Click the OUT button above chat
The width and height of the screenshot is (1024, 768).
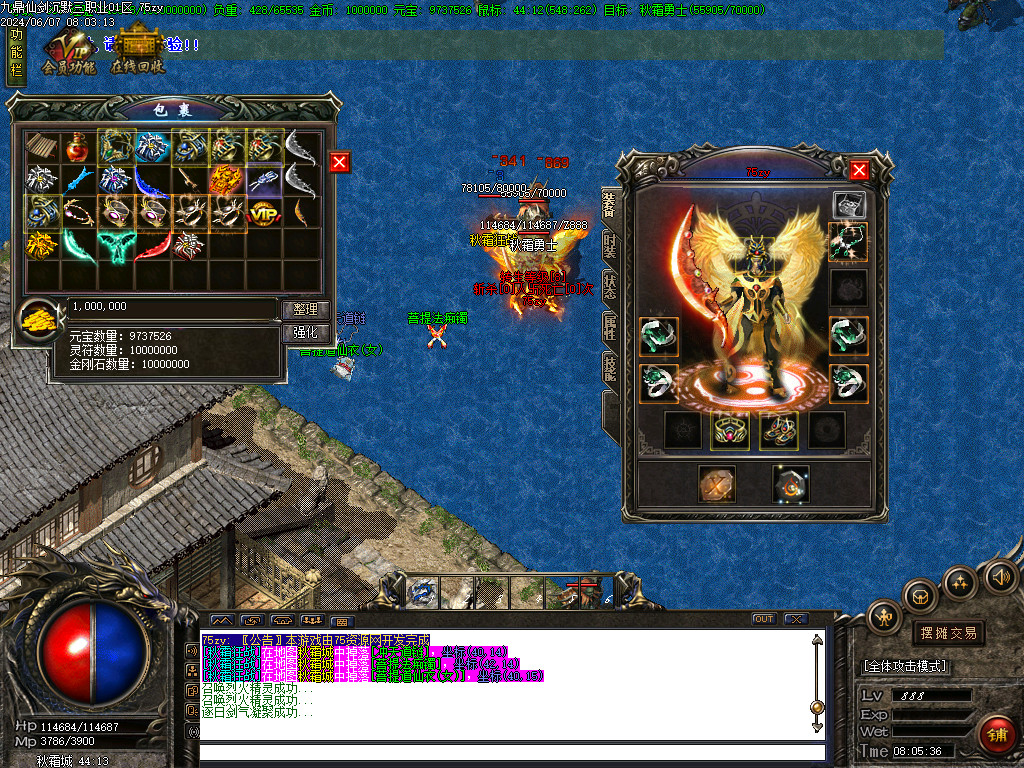pos(763,619)
